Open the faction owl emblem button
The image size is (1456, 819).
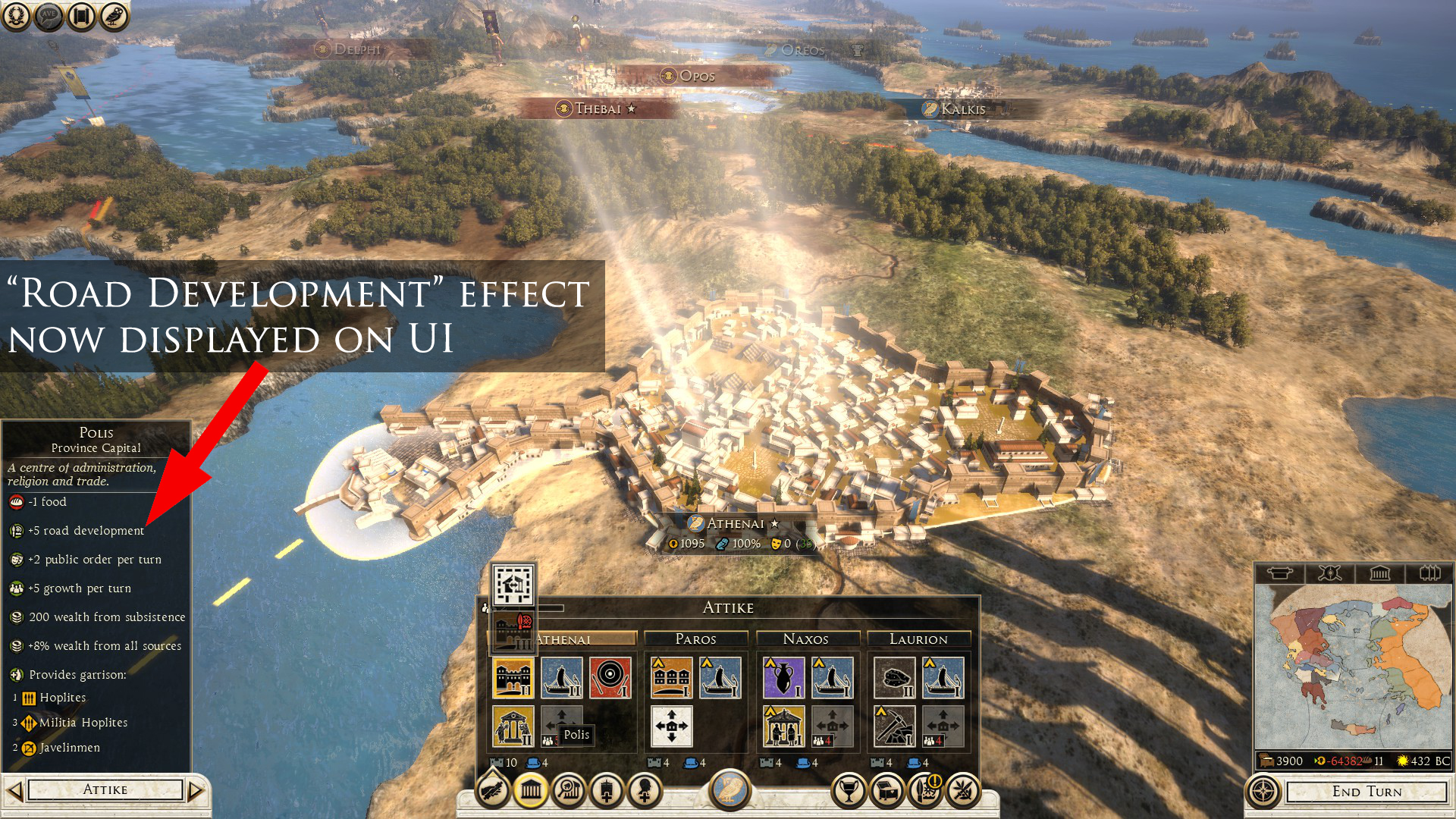730,789
